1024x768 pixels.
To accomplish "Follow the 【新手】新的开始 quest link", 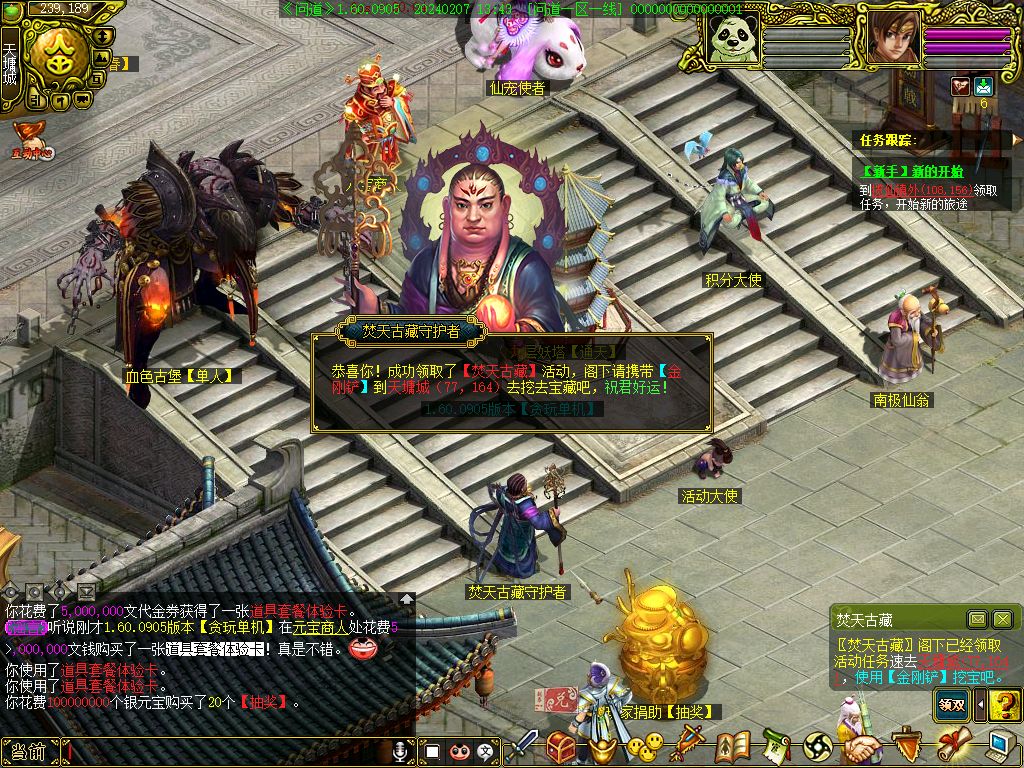I will [x=911, y=170].
